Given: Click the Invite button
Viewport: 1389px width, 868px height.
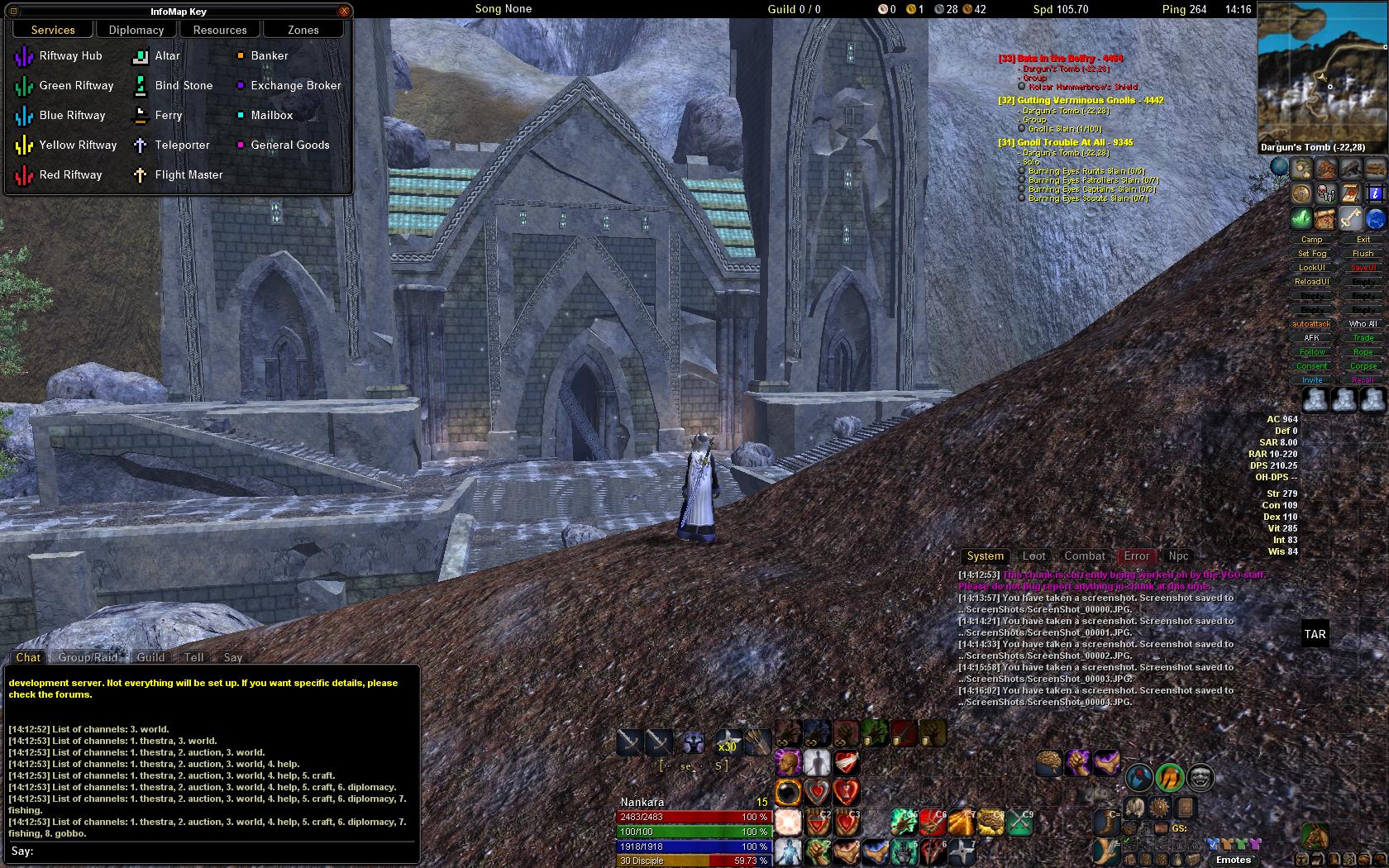Looking at the screenshot, I should (x=1312, y=380).
